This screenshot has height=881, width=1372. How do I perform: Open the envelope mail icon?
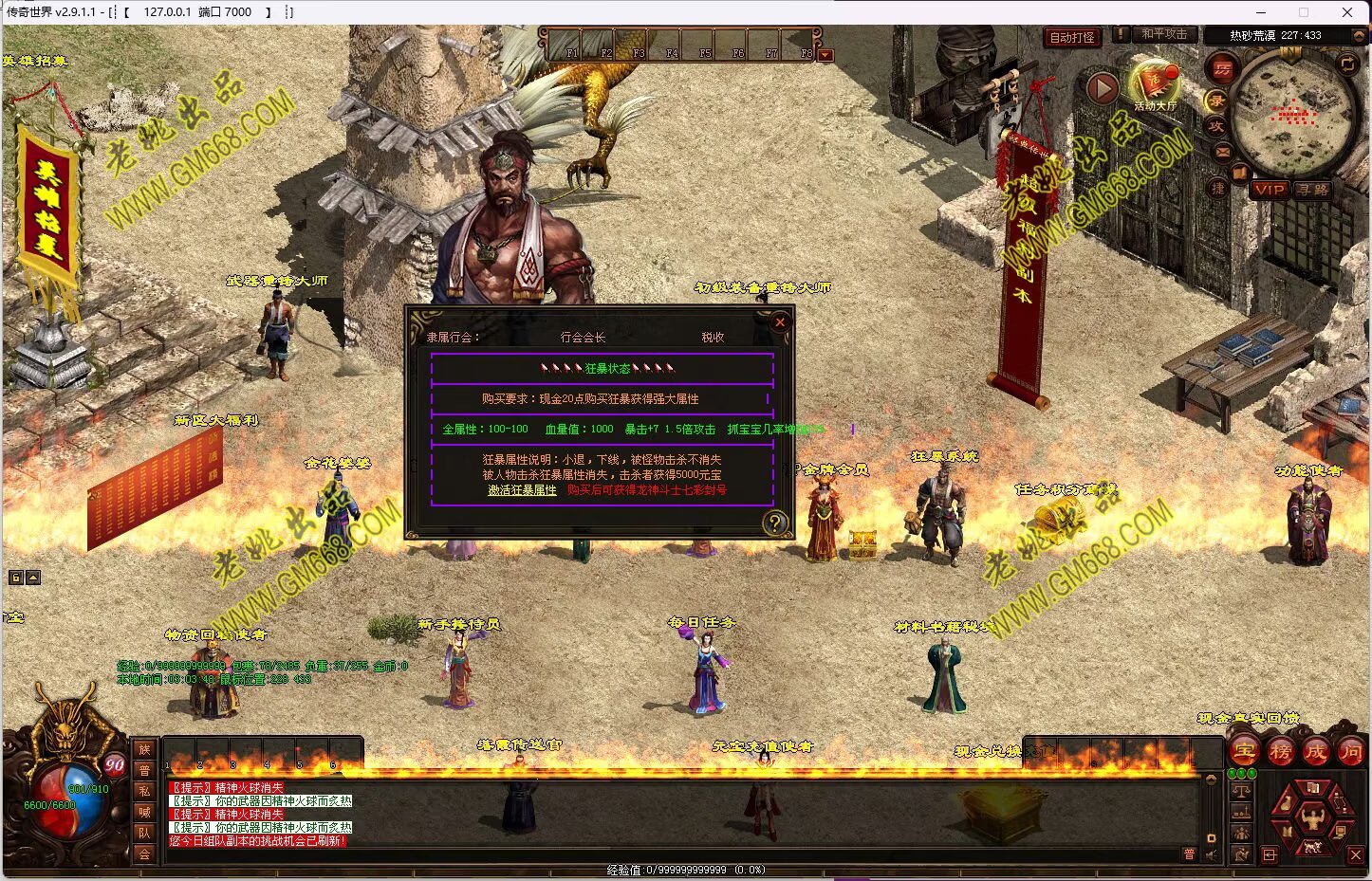click(x=1223, y=152)
